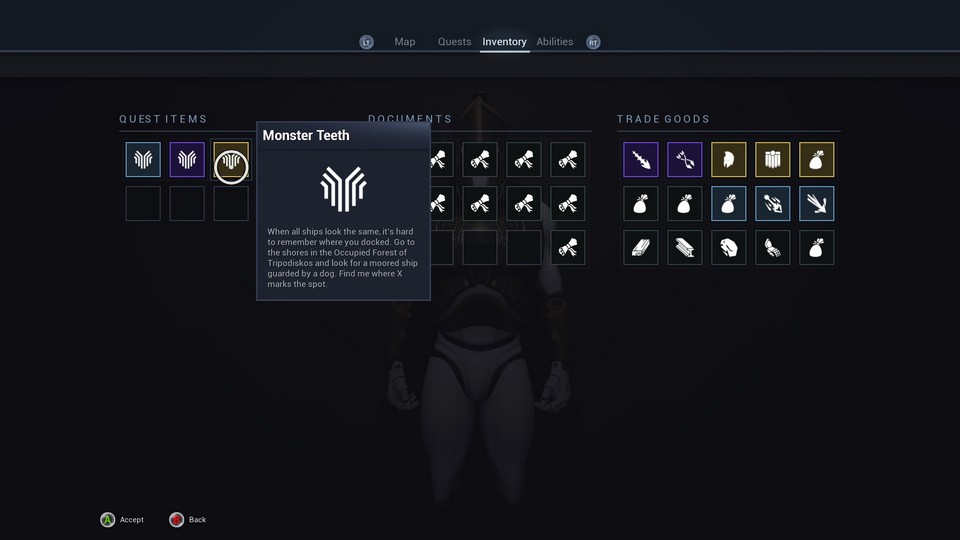Open the Quests tab
The image size is (960, 540).
pyautogui.click(x=454, y=42)
